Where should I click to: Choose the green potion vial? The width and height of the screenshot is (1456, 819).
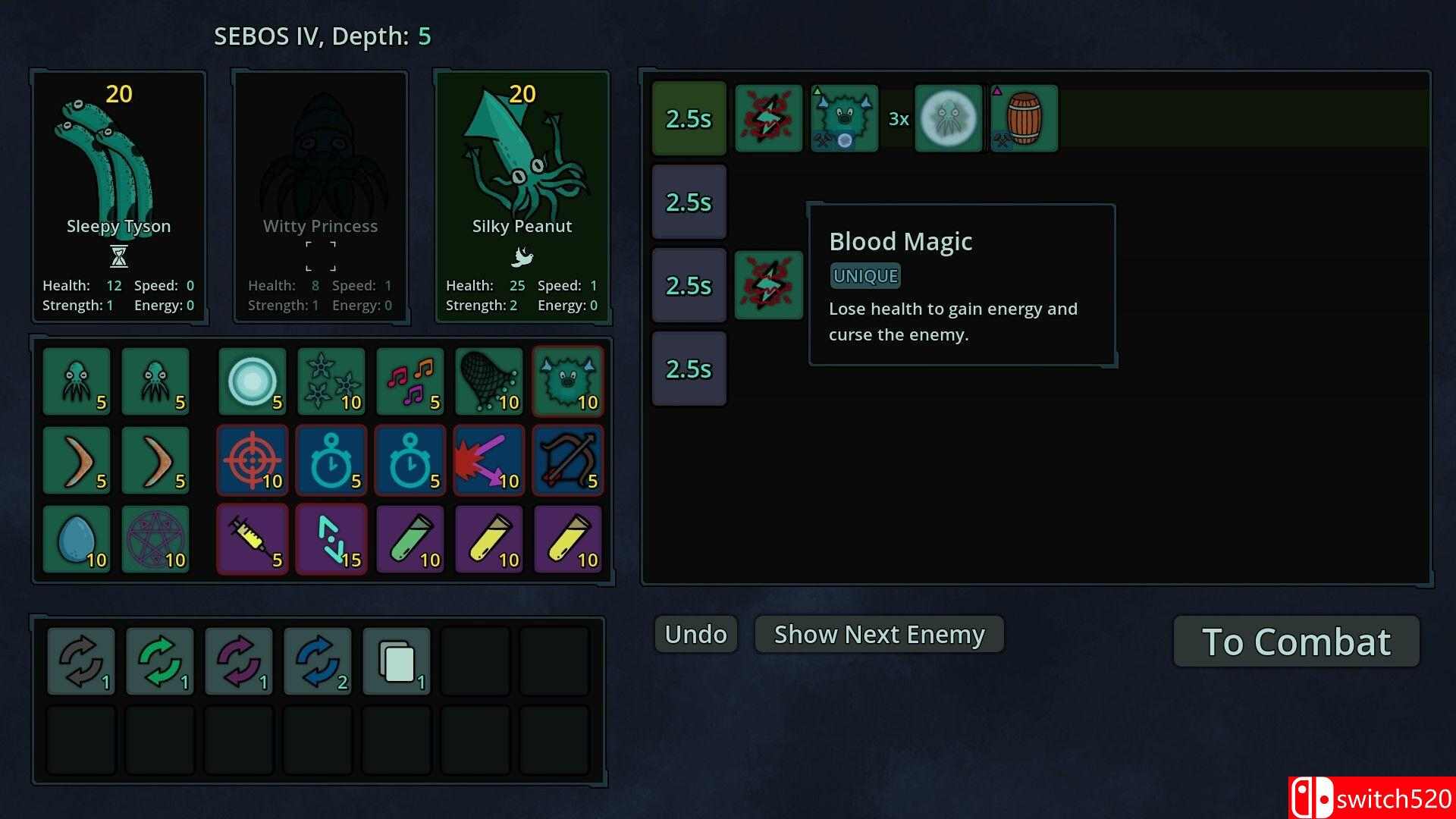point(410,539)
